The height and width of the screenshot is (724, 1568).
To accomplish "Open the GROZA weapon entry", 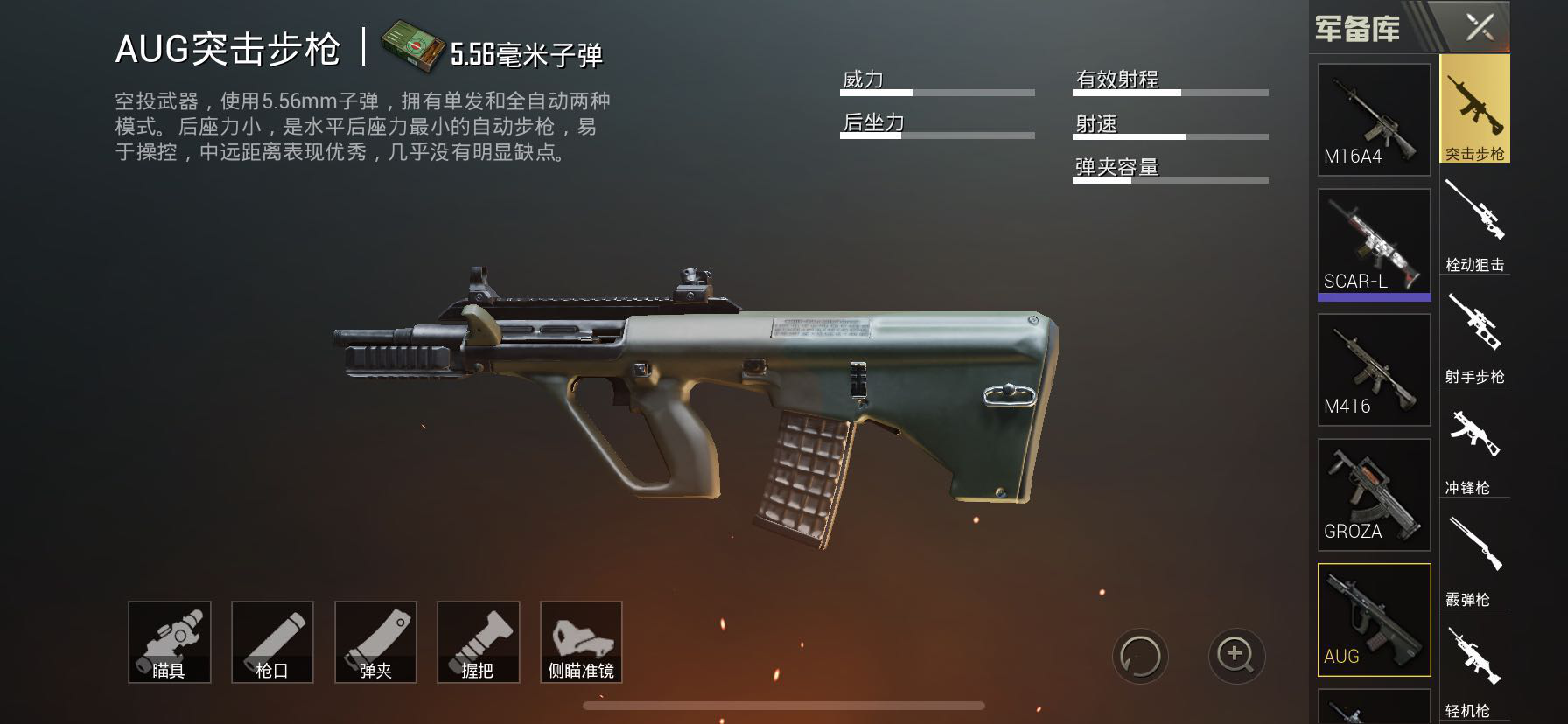I will click(x=1374, y=494).
